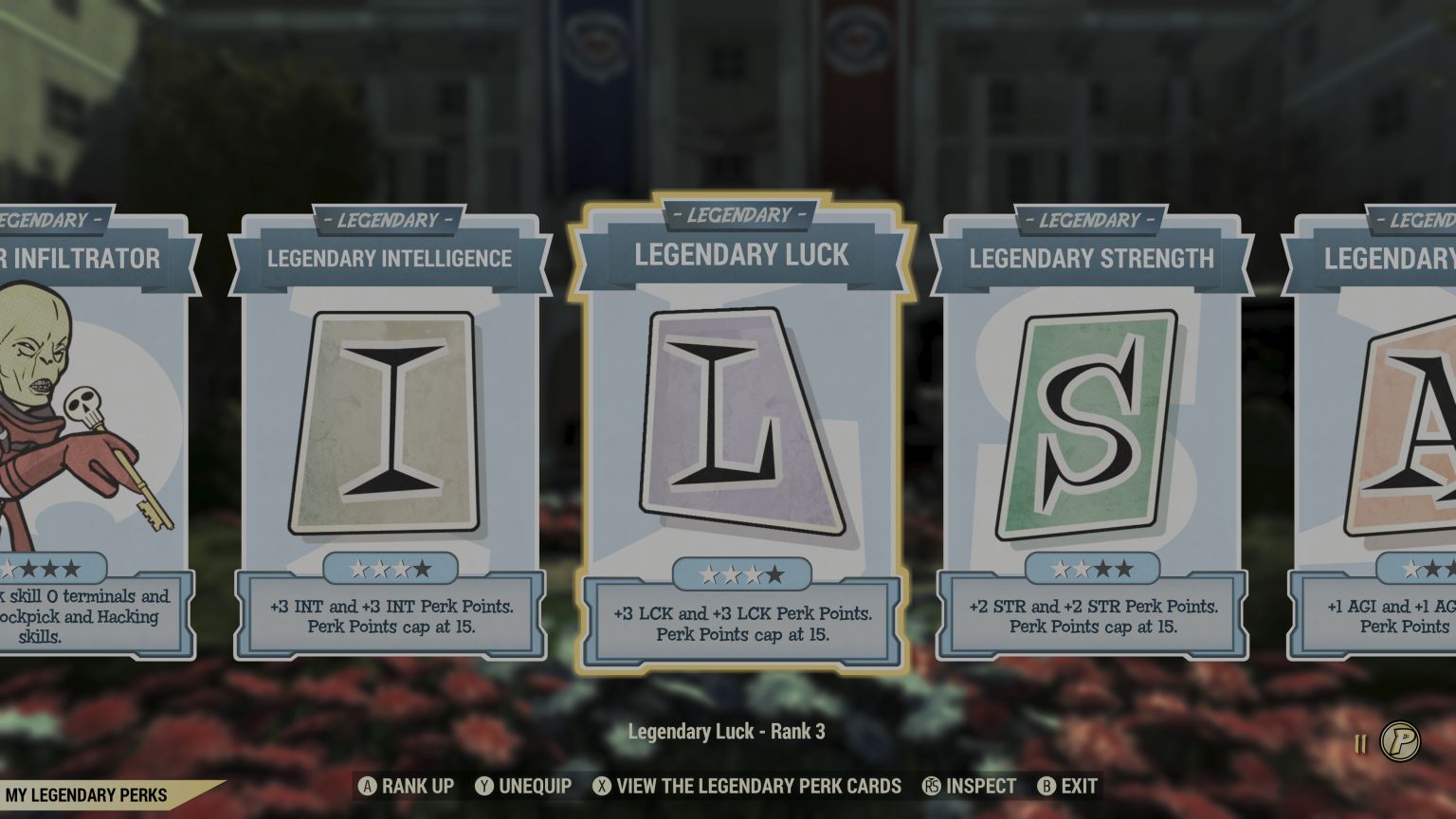View the Legendary Perk Cards list
The width and height of the screenshot is (1456, 819).
click(747, 786)
